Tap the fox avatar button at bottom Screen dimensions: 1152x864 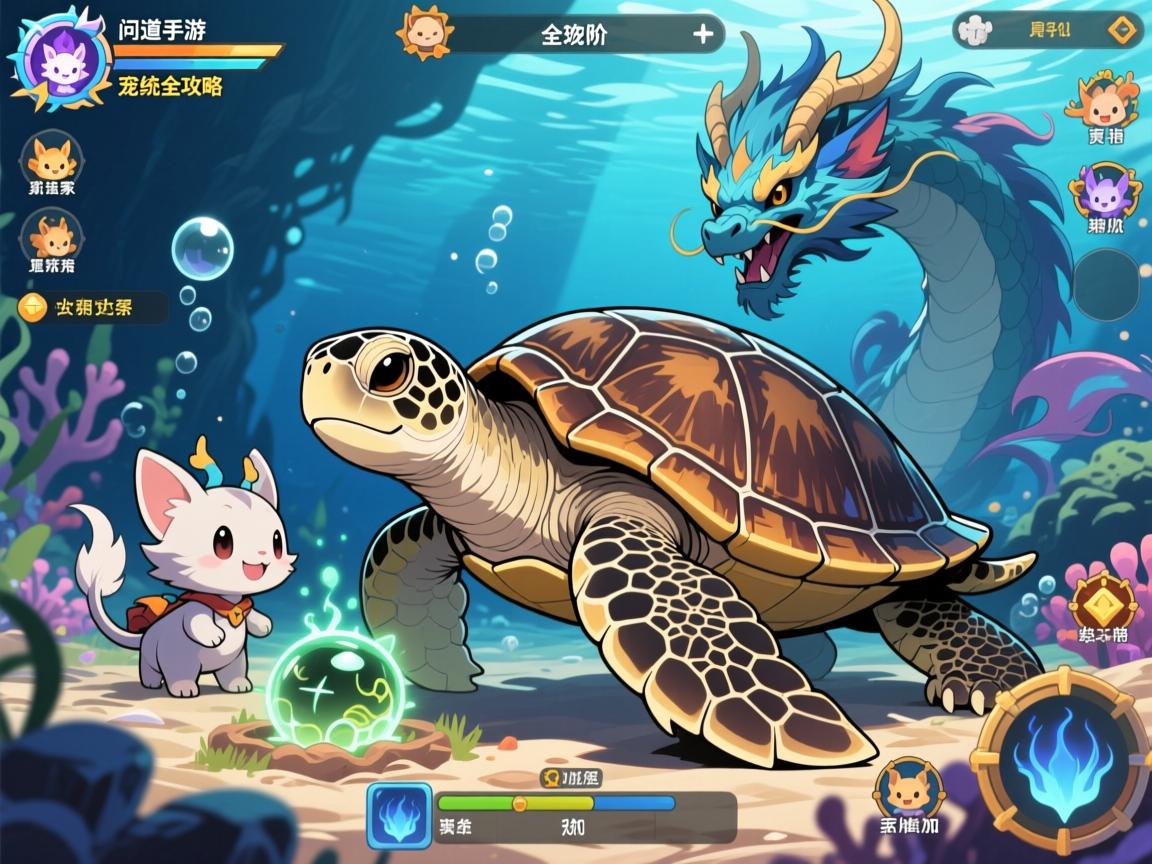click(909, 787)
